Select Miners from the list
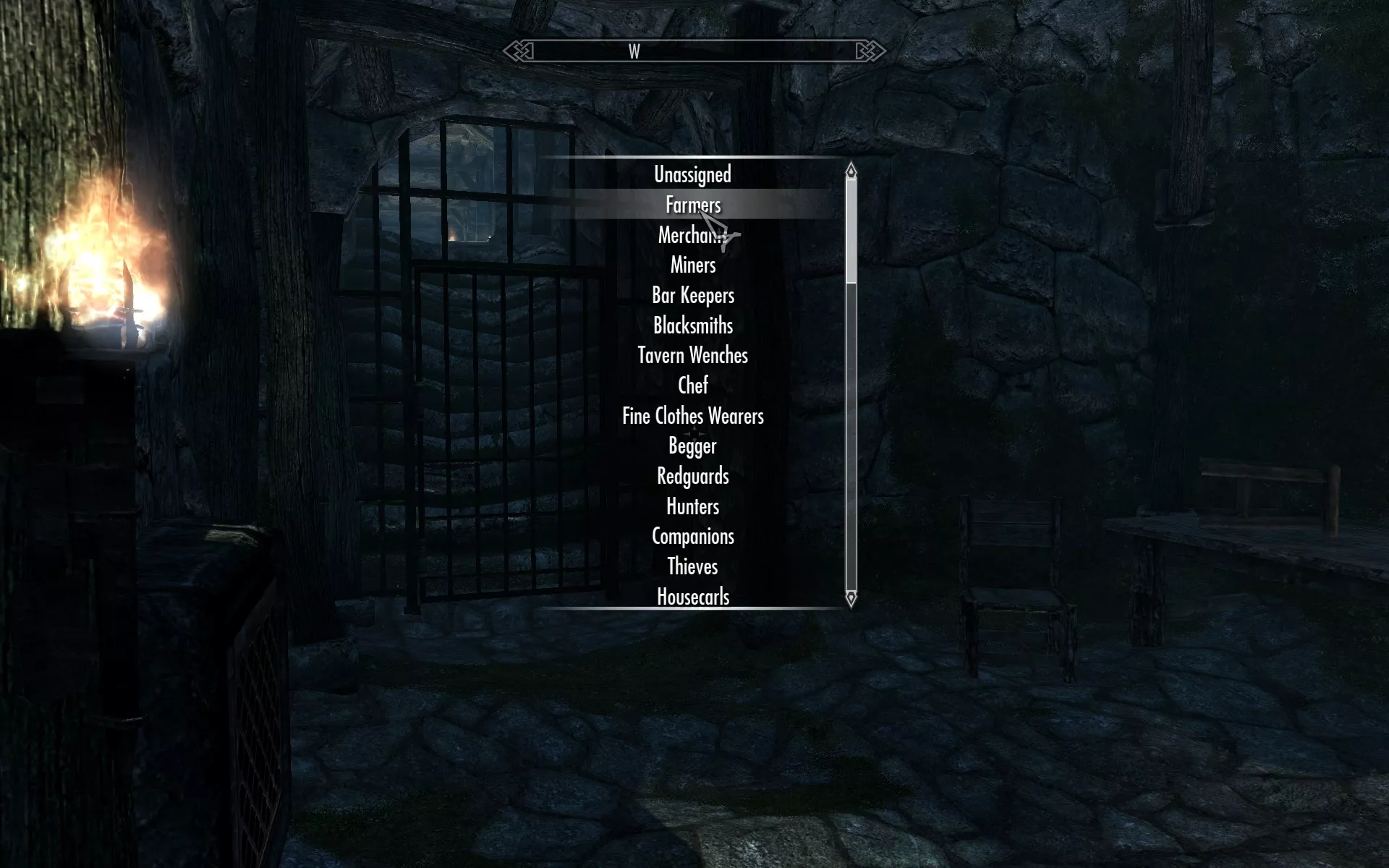1389x868 pixels. click(x=692, y=265)
